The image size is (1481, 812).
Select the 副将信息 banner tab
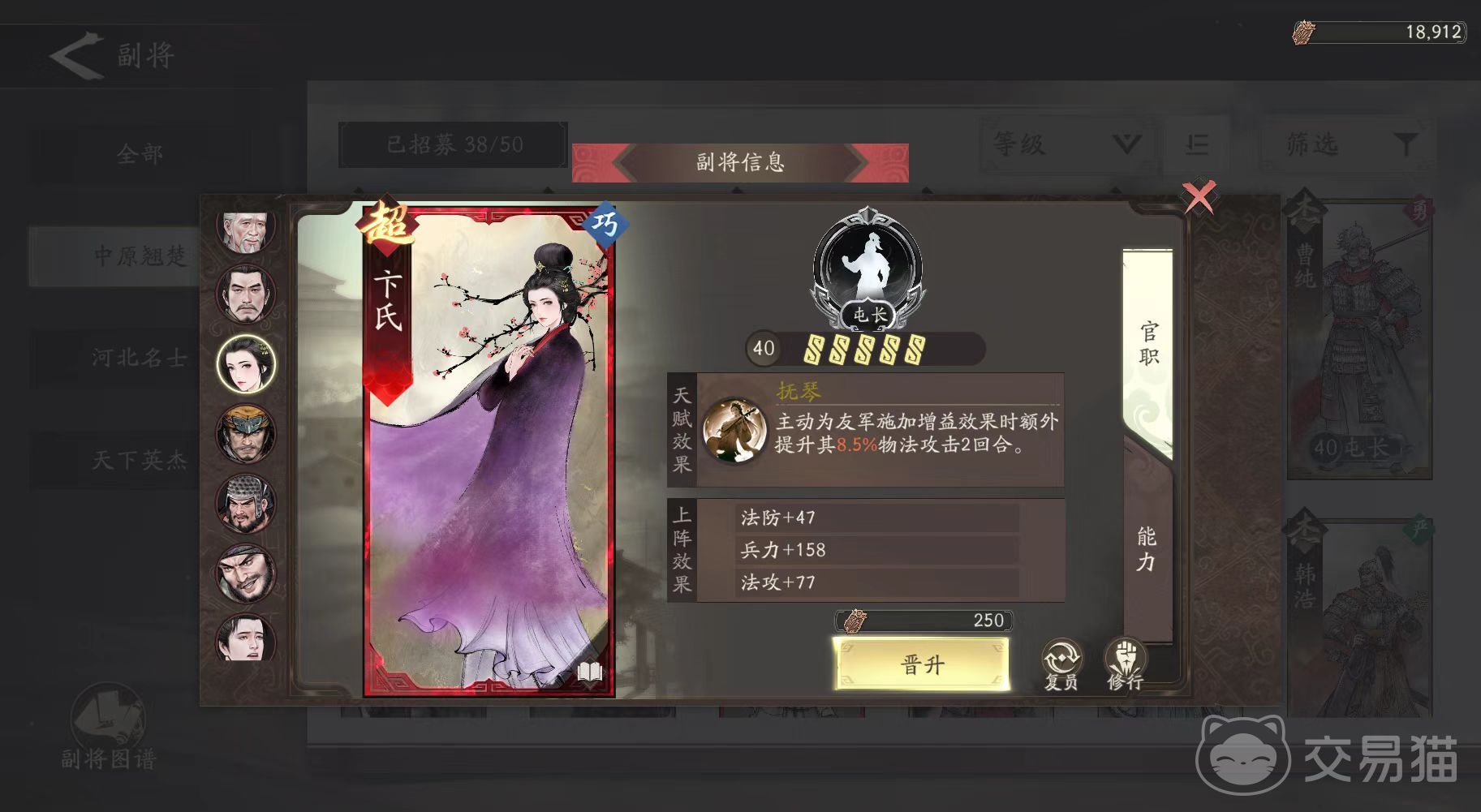tap(741, 161)
